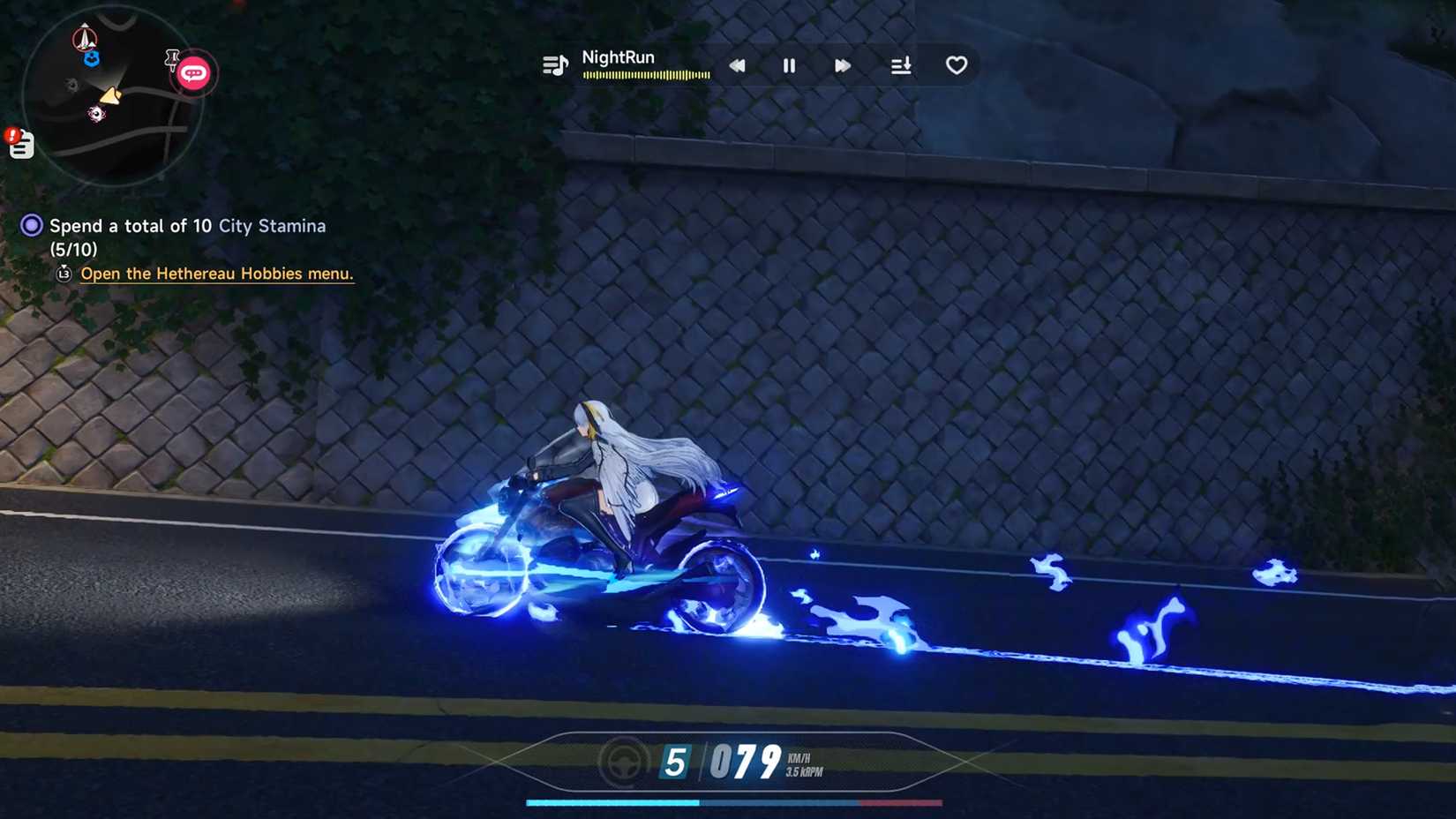Click the music note playlist icon beside NightRun

[x=554, y=64]
